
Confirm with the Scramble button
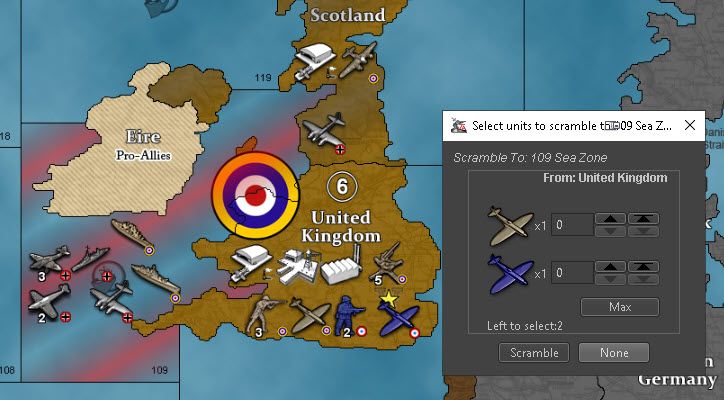coord(534,352)
